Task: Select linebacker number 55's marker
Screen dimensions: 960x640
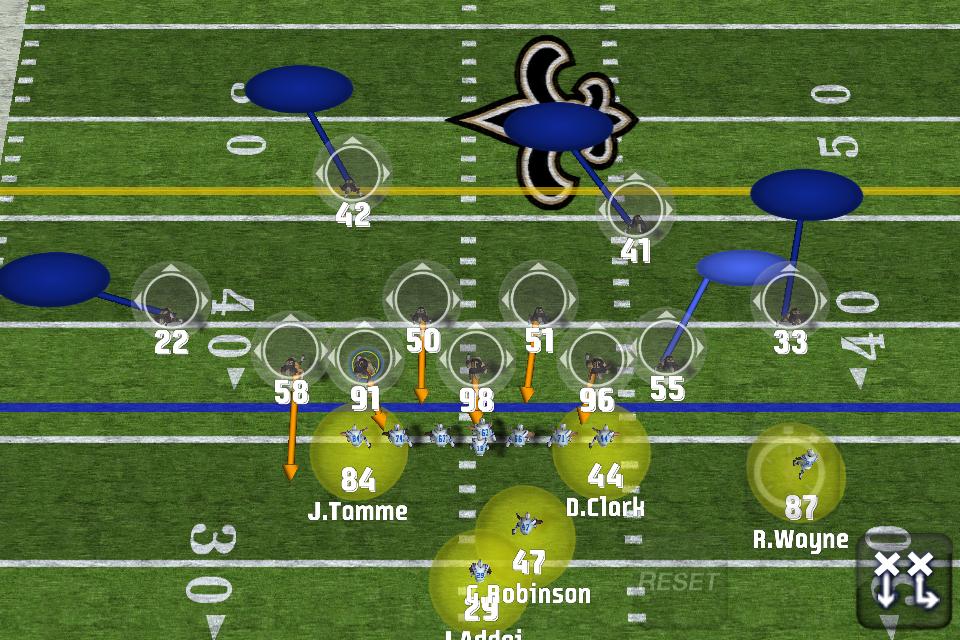Action: click(666, 347)
